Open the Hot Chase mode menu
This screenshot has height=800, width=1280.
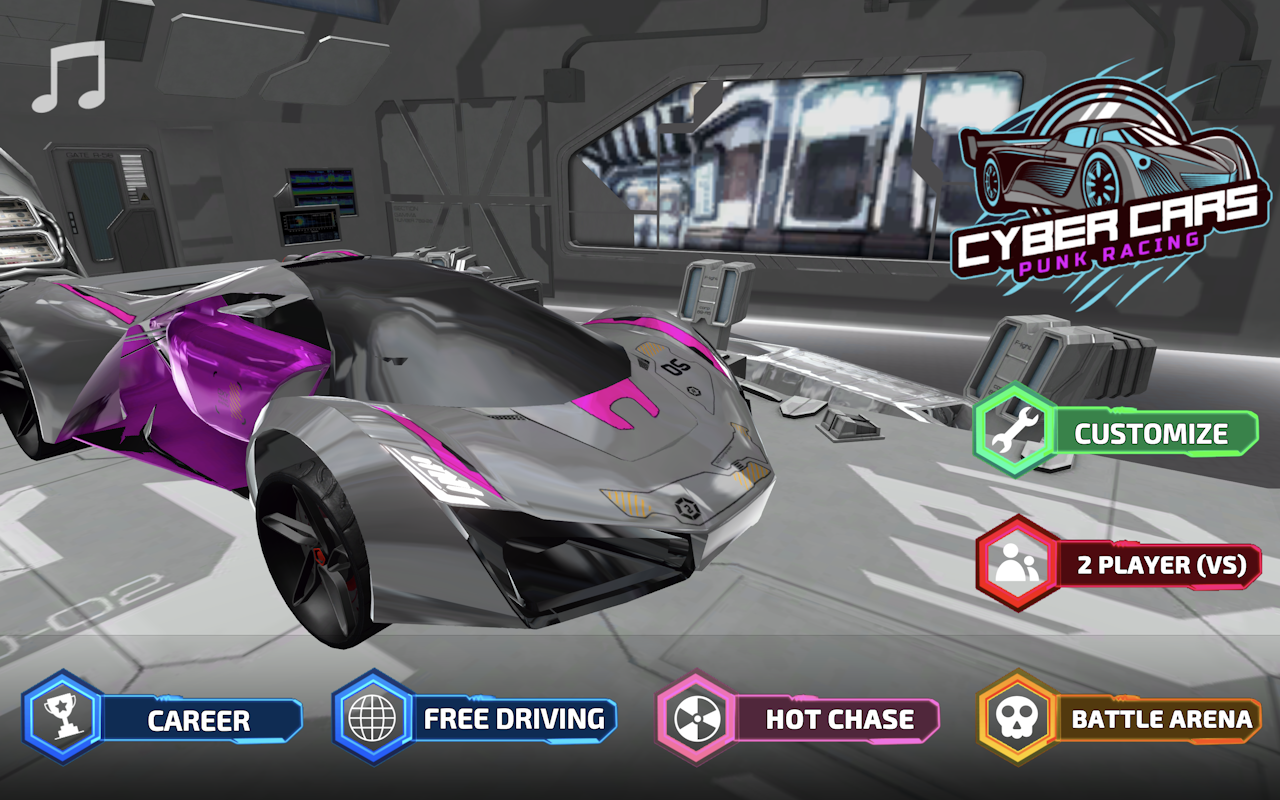pos(840,718)
